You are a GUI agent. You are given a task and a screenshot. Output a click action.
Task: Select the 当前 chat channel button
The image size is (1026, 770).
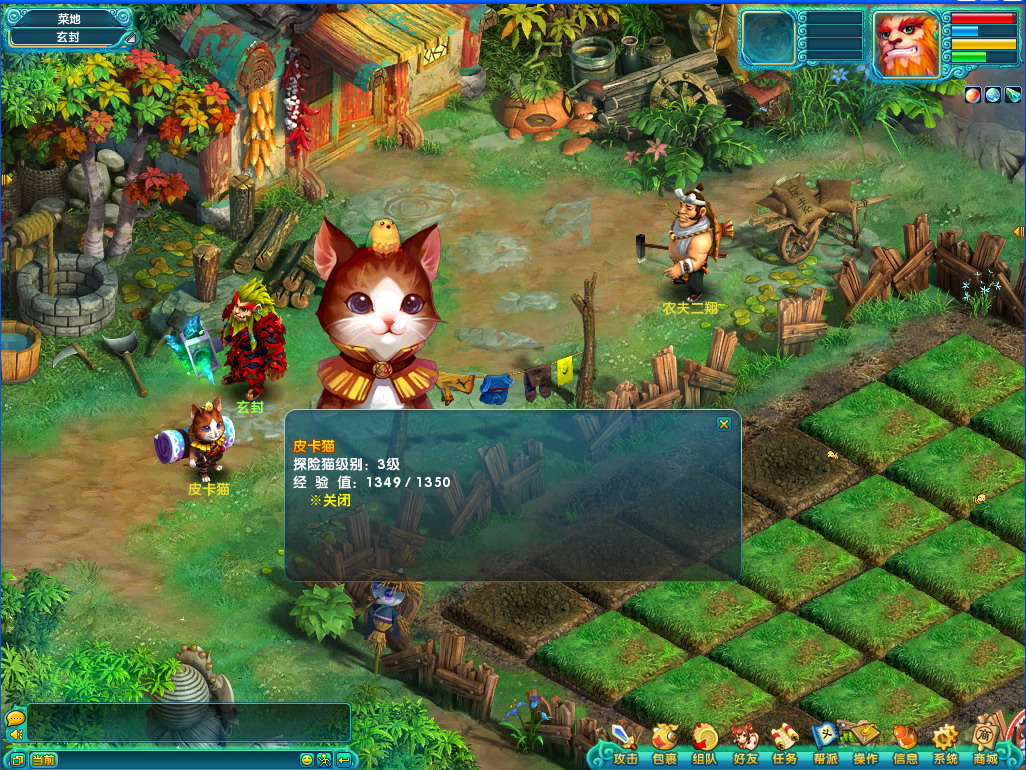tap(43, 760)
